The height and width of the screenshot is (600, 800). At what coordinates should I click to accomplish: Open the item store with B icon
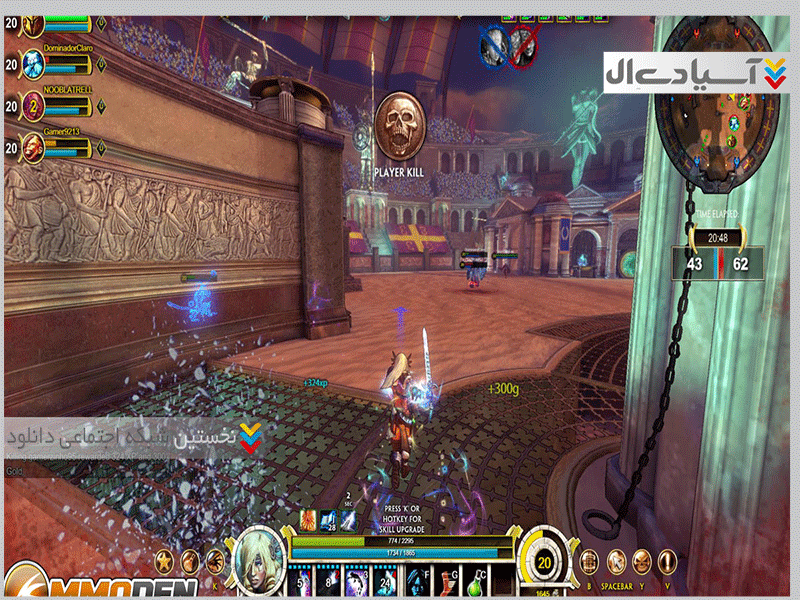click(x=591, y=561)
